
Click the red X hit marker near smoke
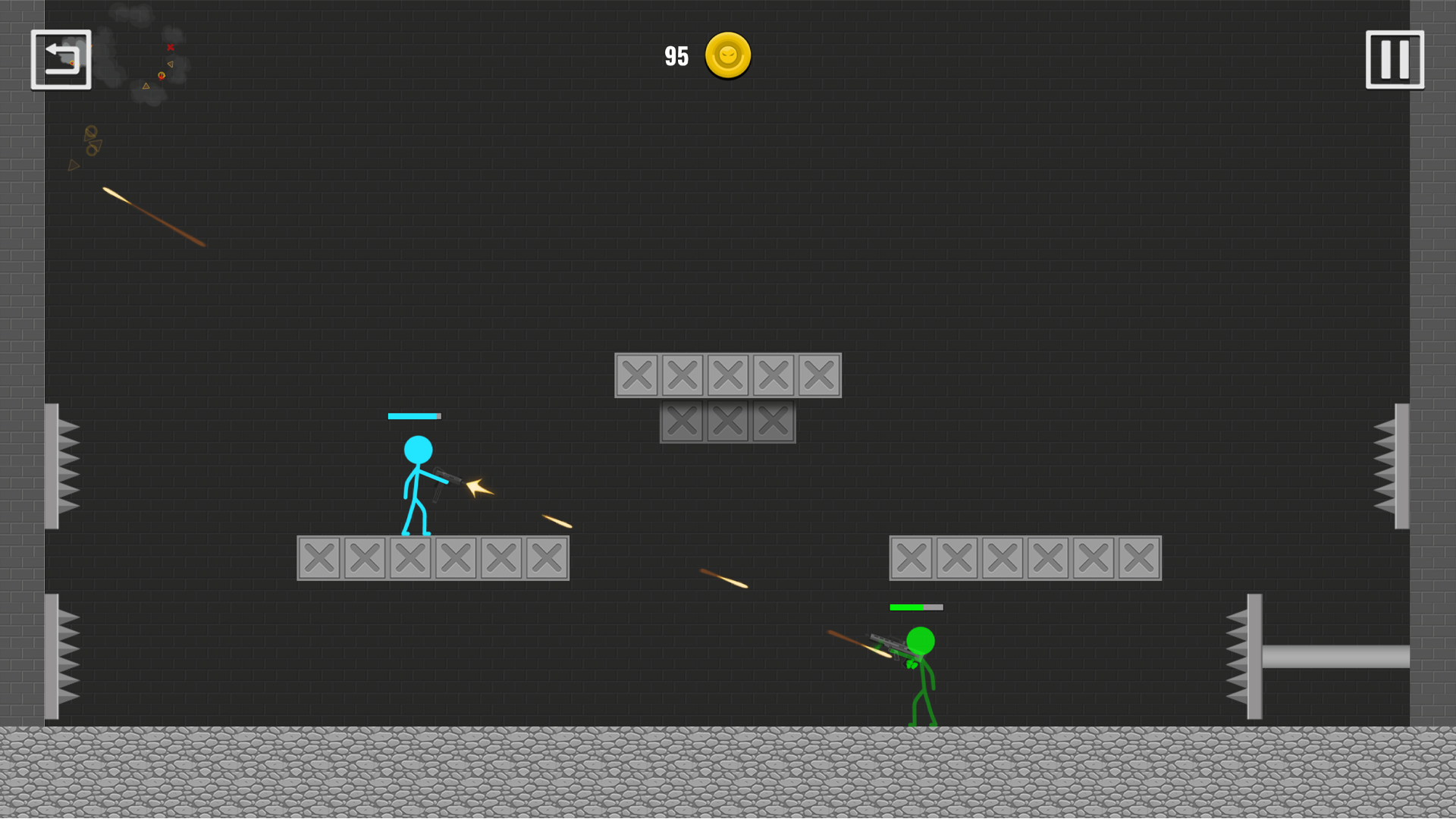(168, 47)
